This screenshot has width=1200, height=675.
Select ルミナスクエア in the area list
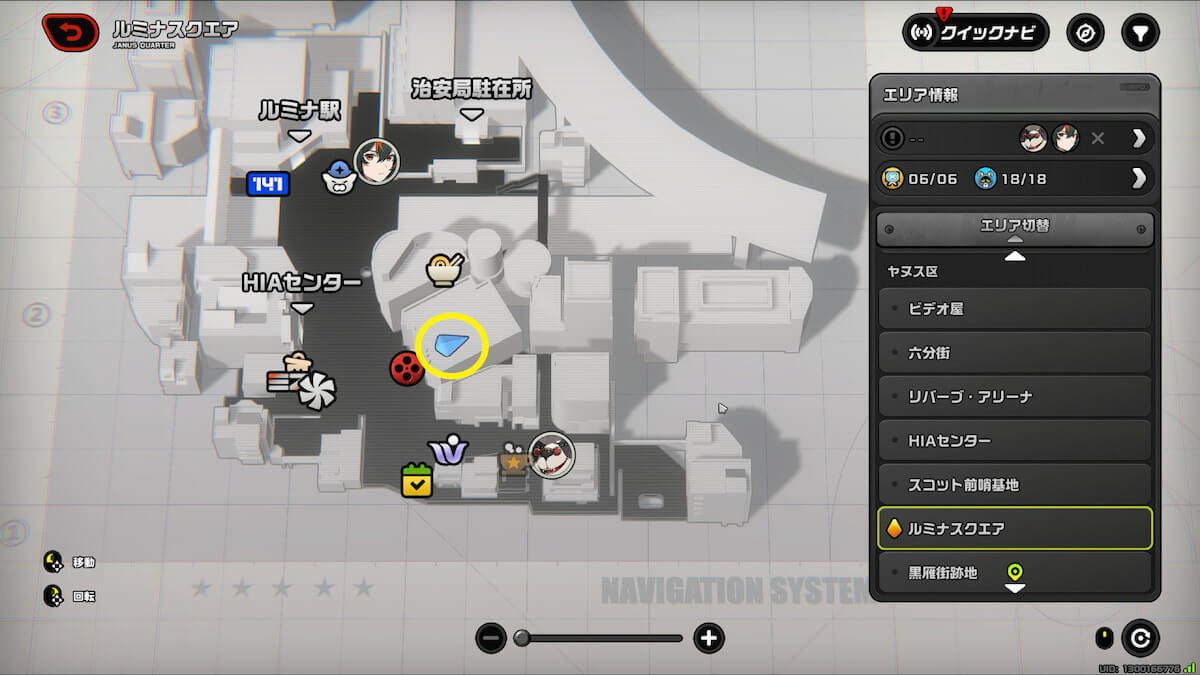pyautogui.click(x=1014, y=528)
